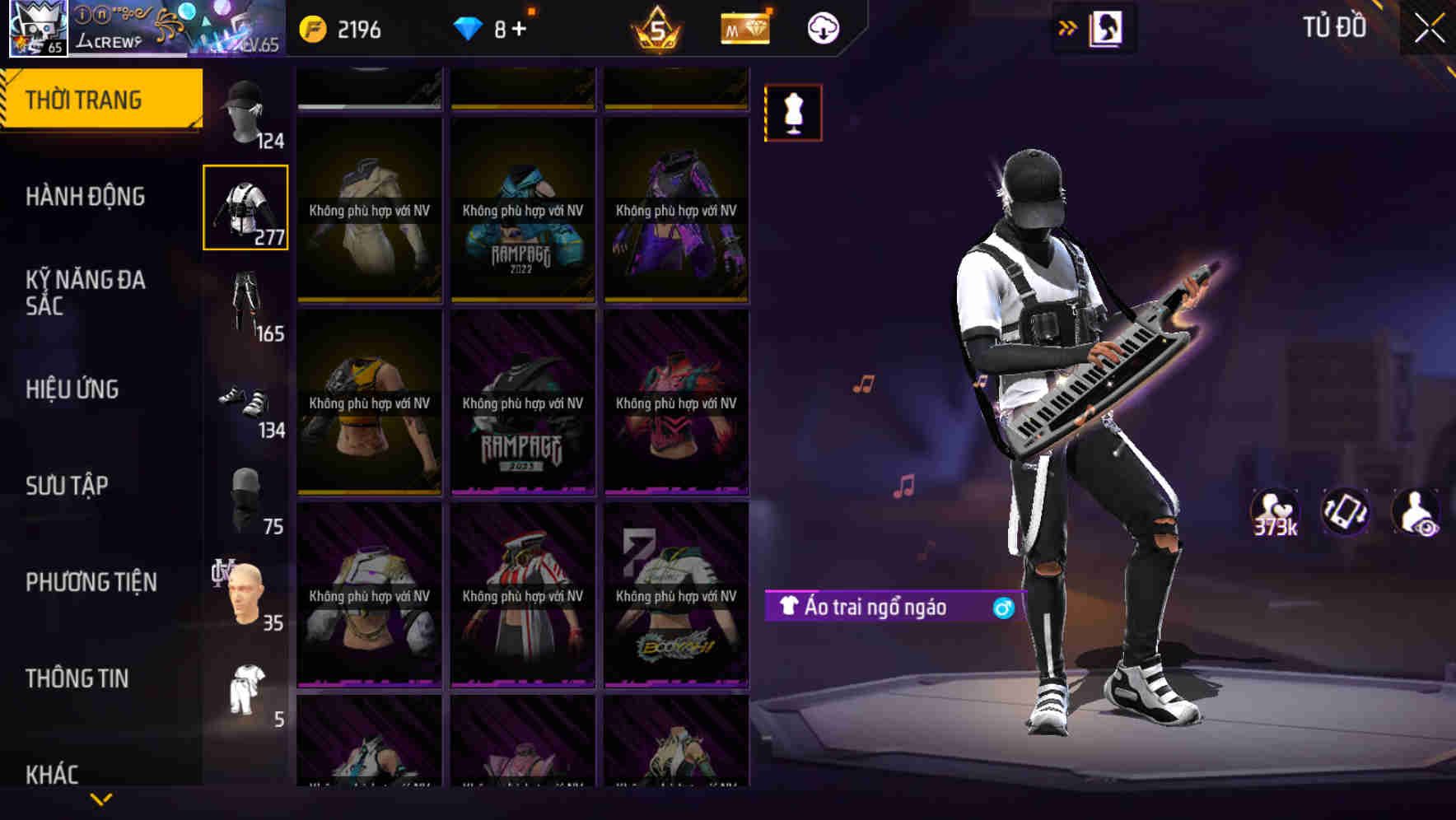Select the pants category icon with 165 items
Image resolution: width=1456 pixels, height=820 pixels.
[x=245, y=301]
